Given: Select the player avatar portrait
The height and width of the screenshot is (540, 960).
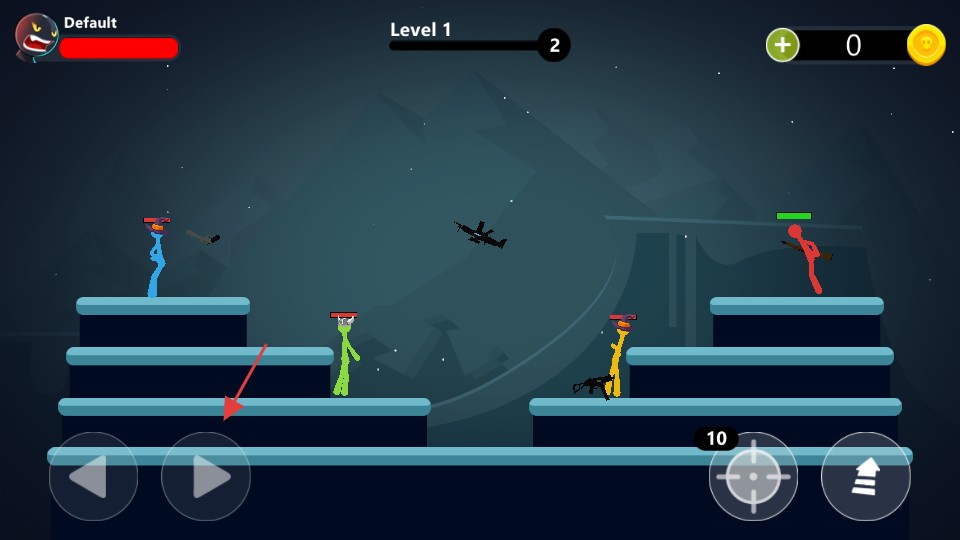Looking at the screenshot, I should (x=37, y=38).
